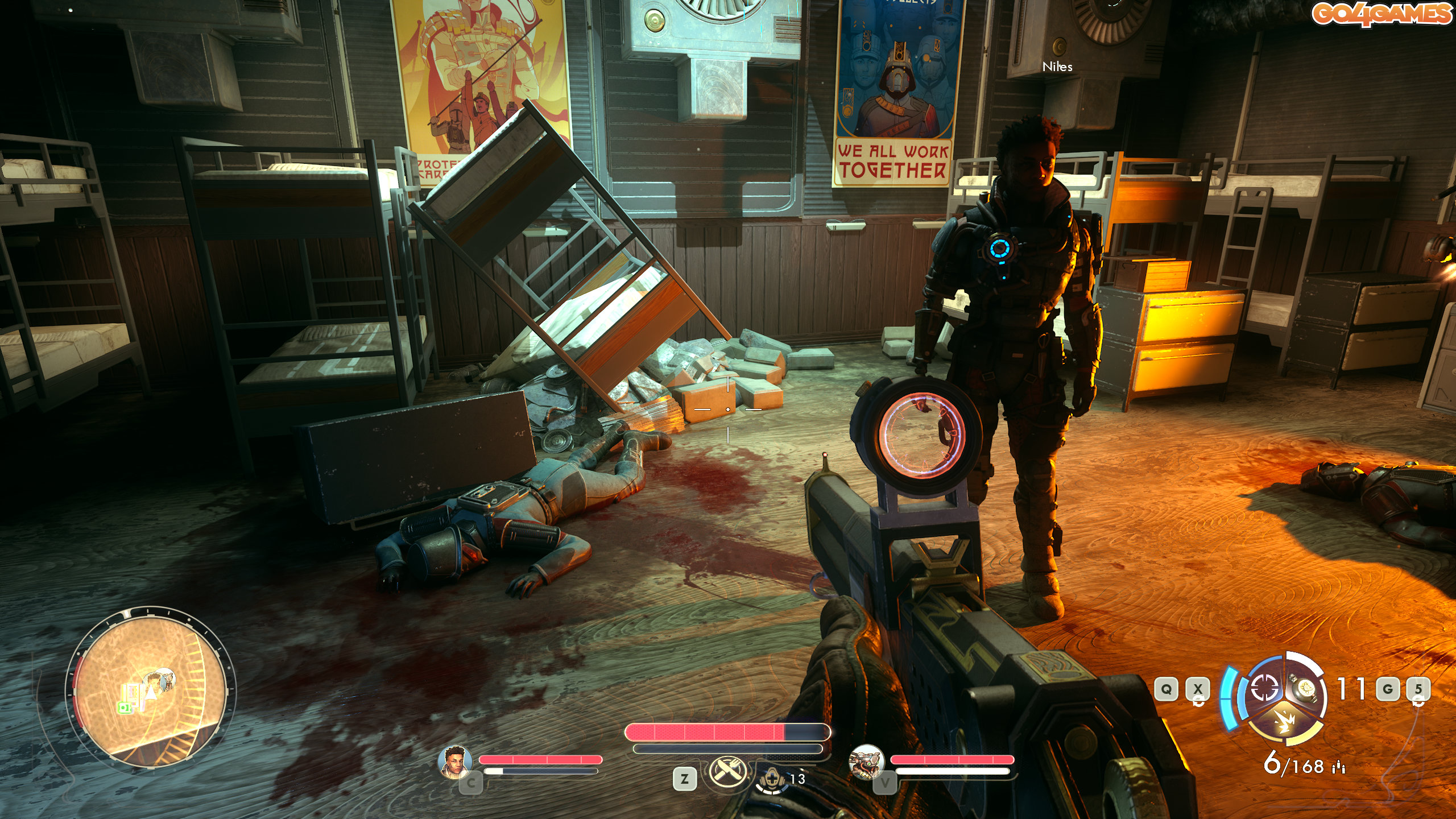This screenshot has height=819, width=1456.
Task: Activate the crosshair gadget segment
Action: [1264, 688]
